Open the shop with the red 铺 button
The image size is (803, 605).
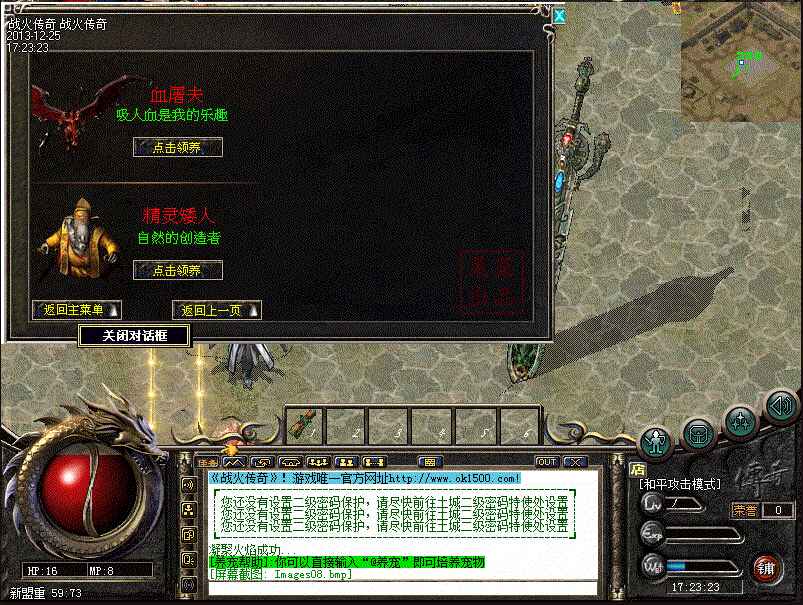tap(766, 567)
